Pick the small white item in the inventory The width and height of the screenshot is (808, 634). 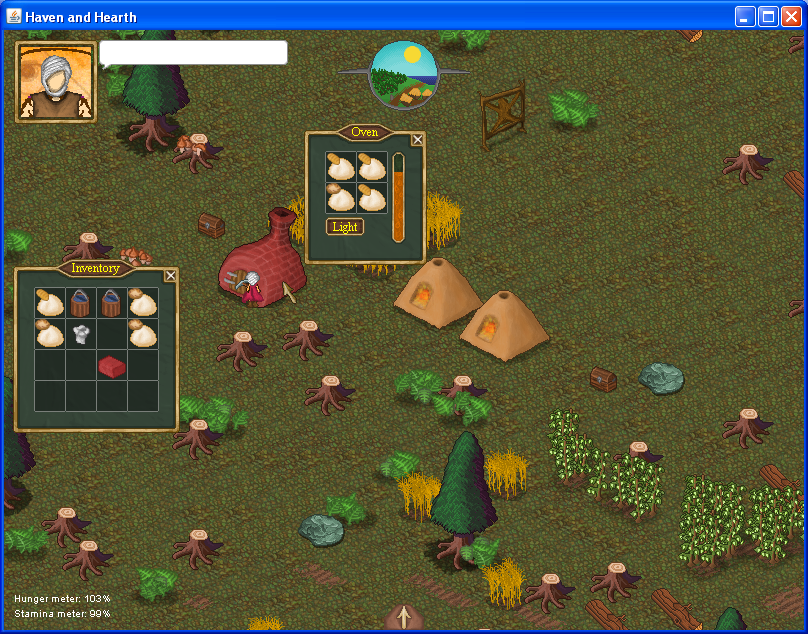tap(82, 334)
